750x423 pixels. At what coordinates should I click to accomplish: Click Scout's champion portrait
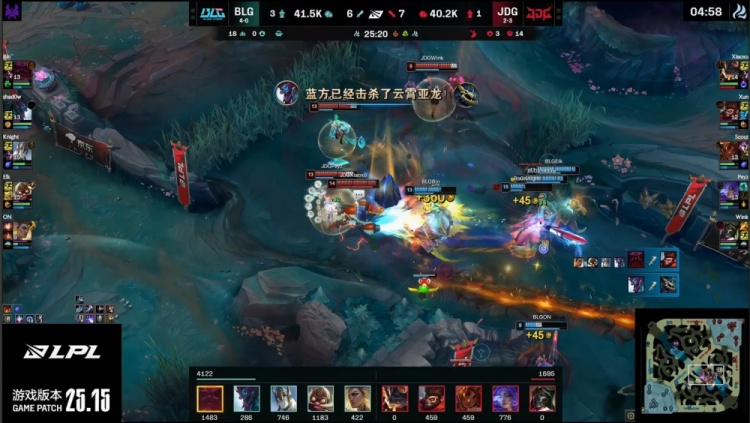729,152
